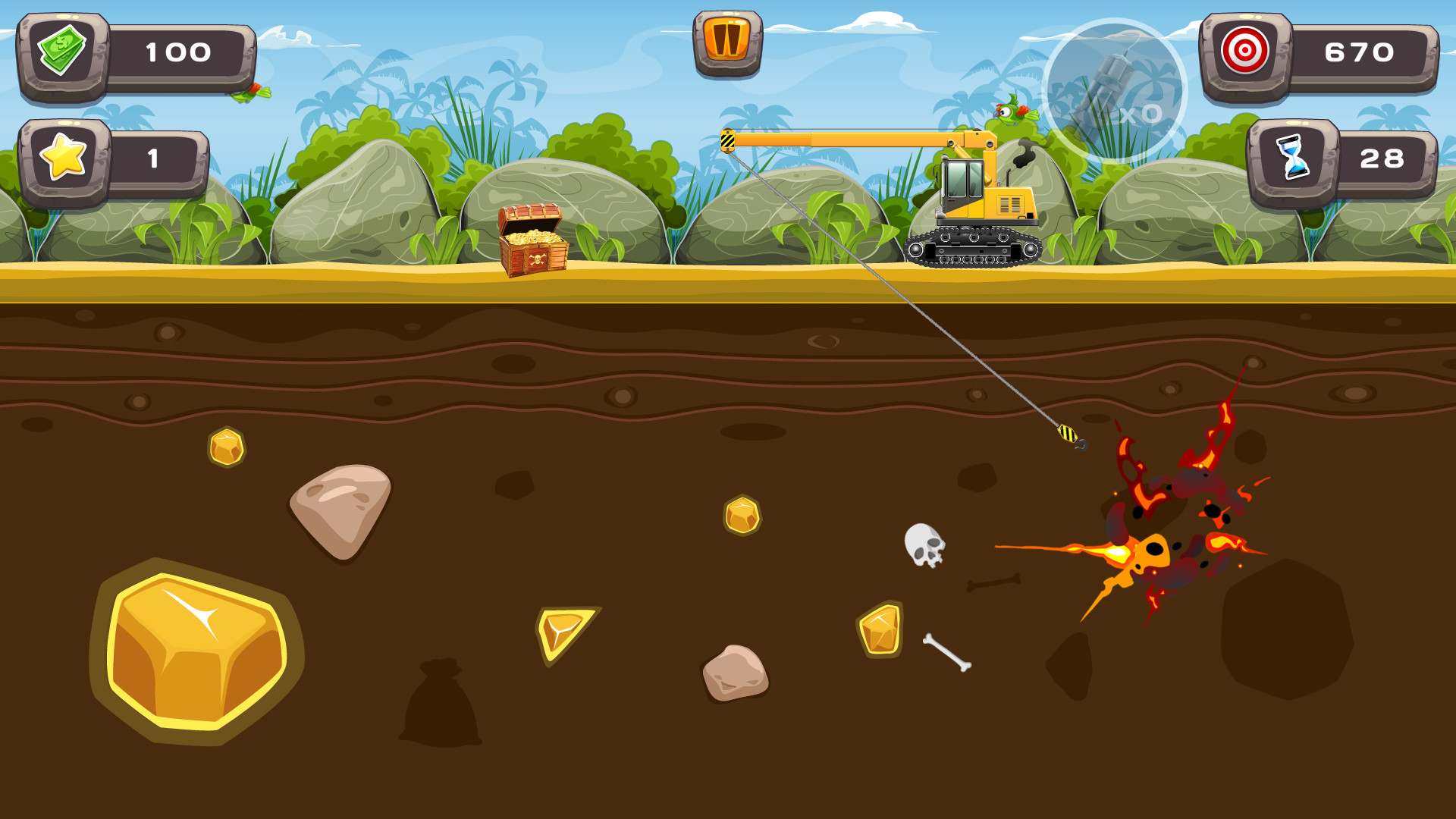Click the yellow star level icon
The width and height of the screenshot is (1456, 819).
[x=64, y=157]
